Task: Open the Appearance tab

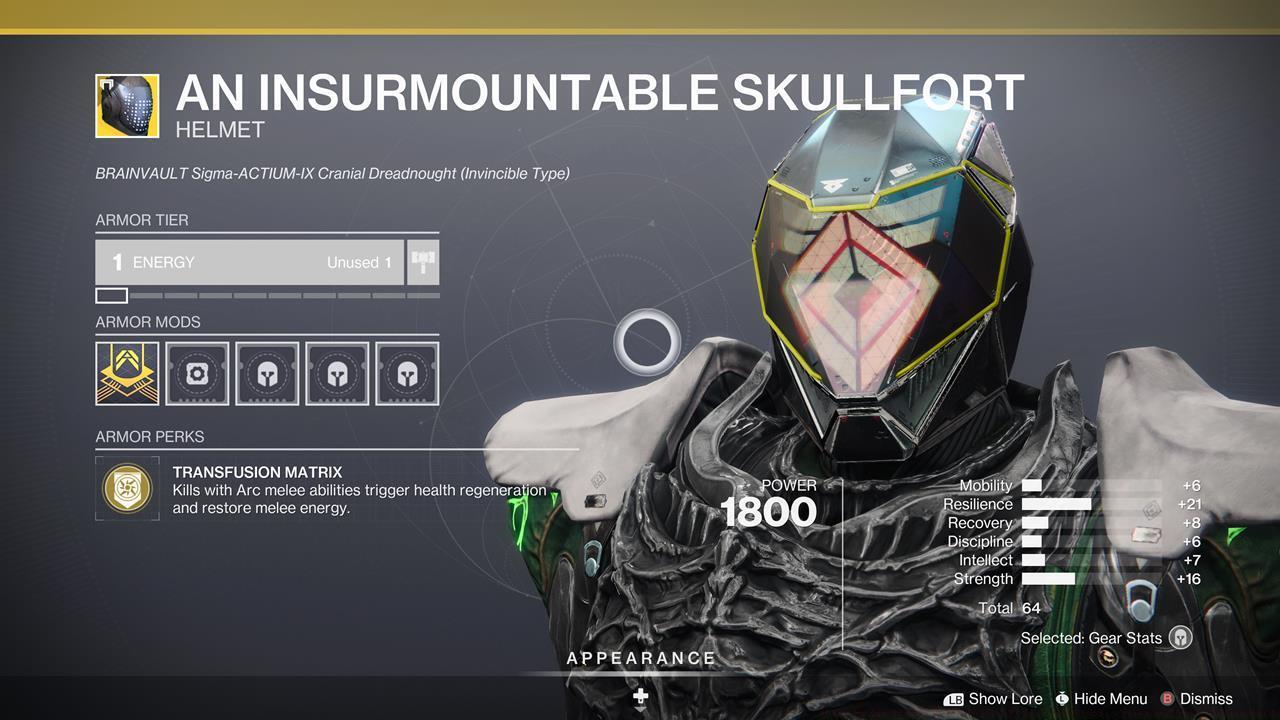Action: [641, 658]
